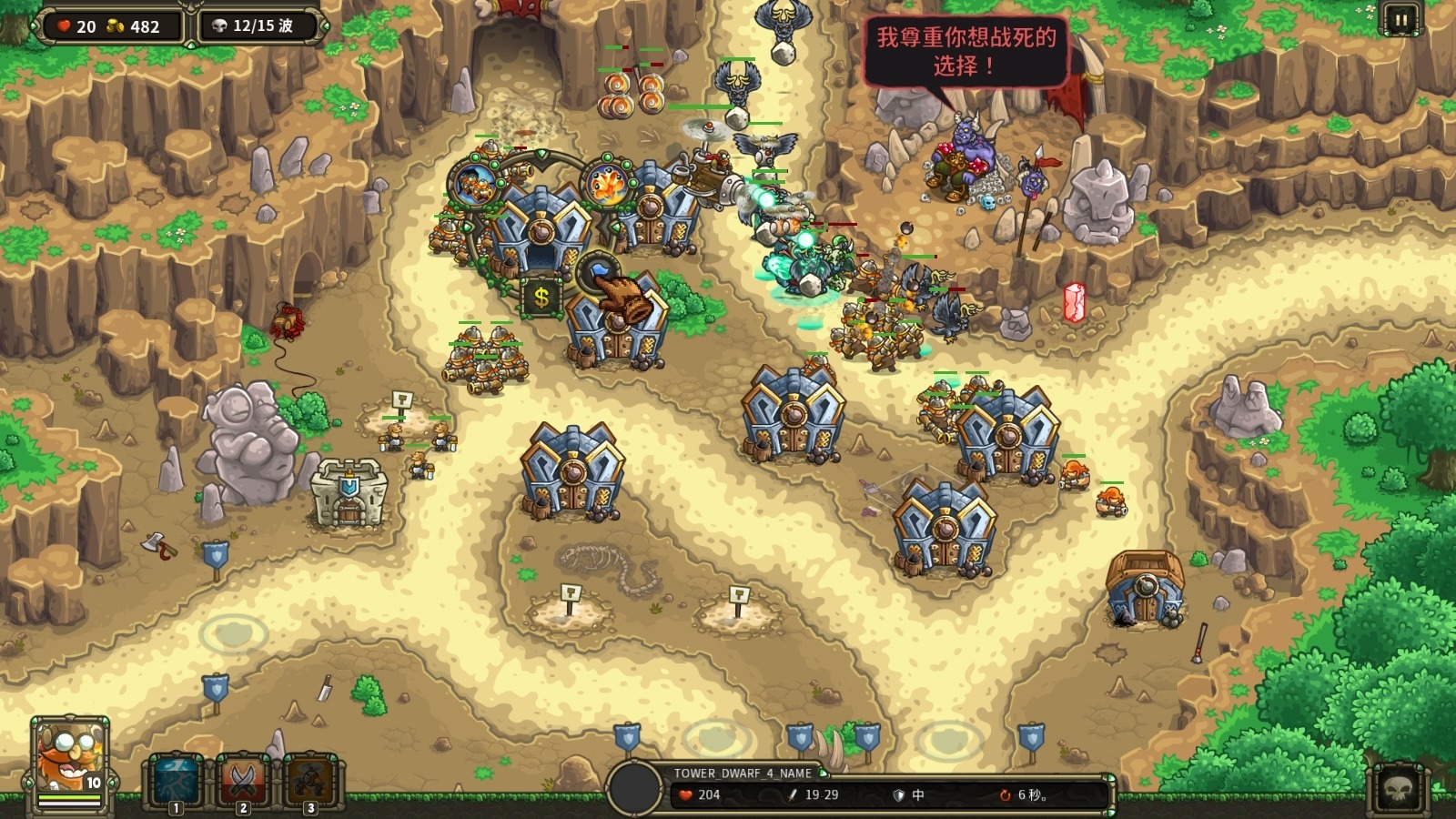Viewport: 1456px width, 819px height.
Task: Activate the crossed blades ability in slot 2
Action: (243, 781)
